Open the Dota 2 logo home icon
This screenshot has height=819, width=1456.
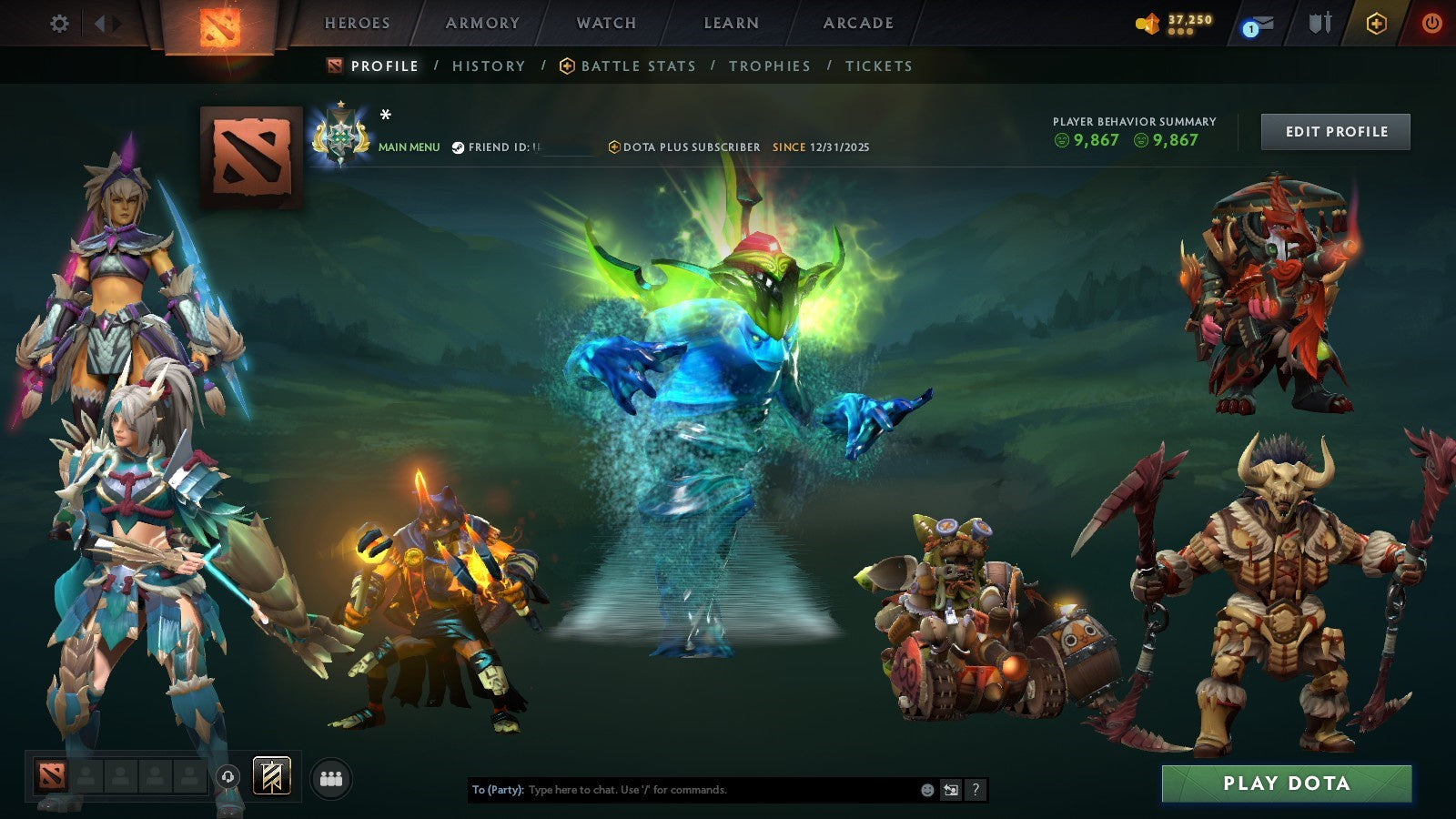219,24
